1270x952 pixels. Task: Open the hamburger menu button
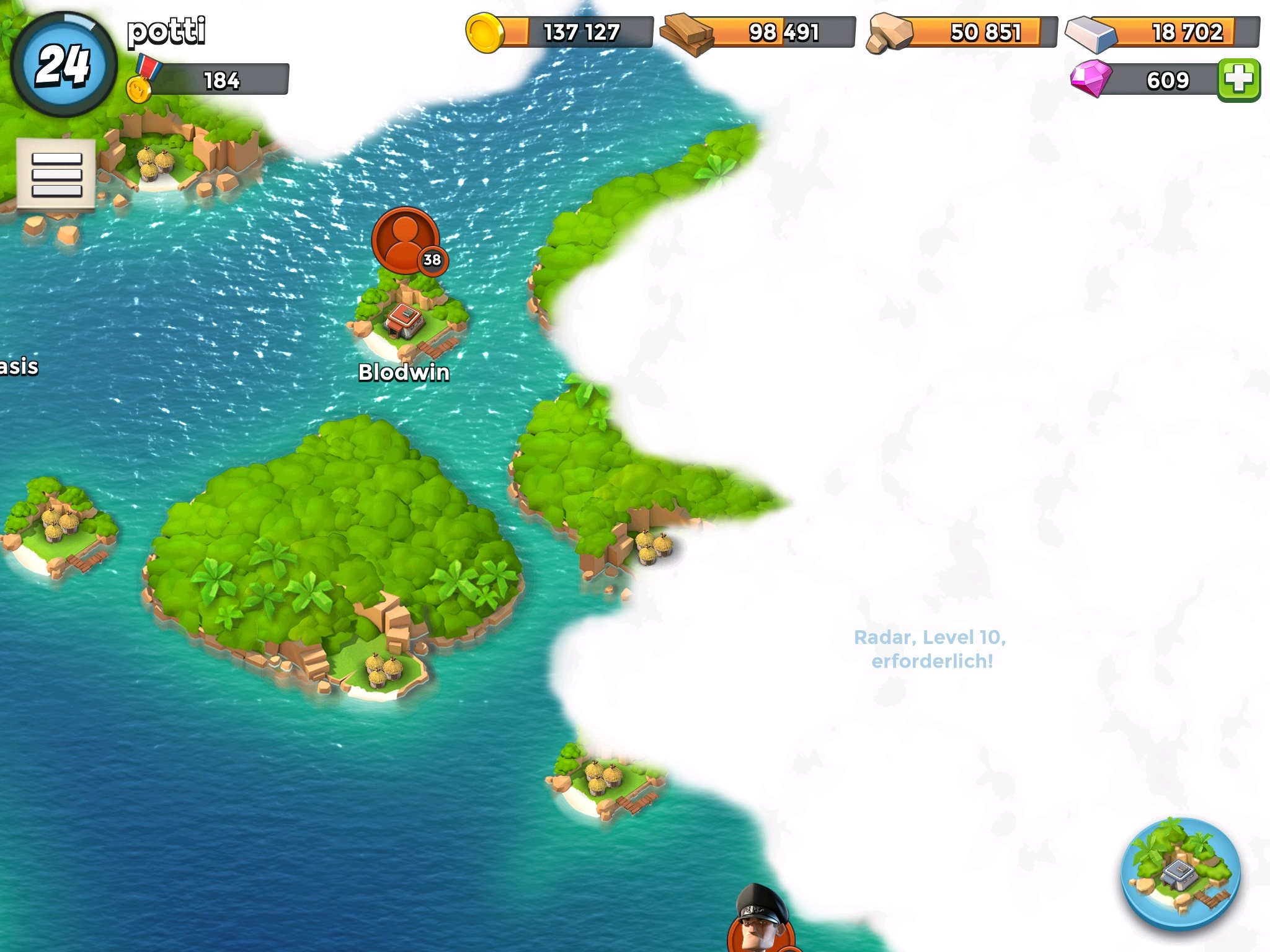(56, 175)
